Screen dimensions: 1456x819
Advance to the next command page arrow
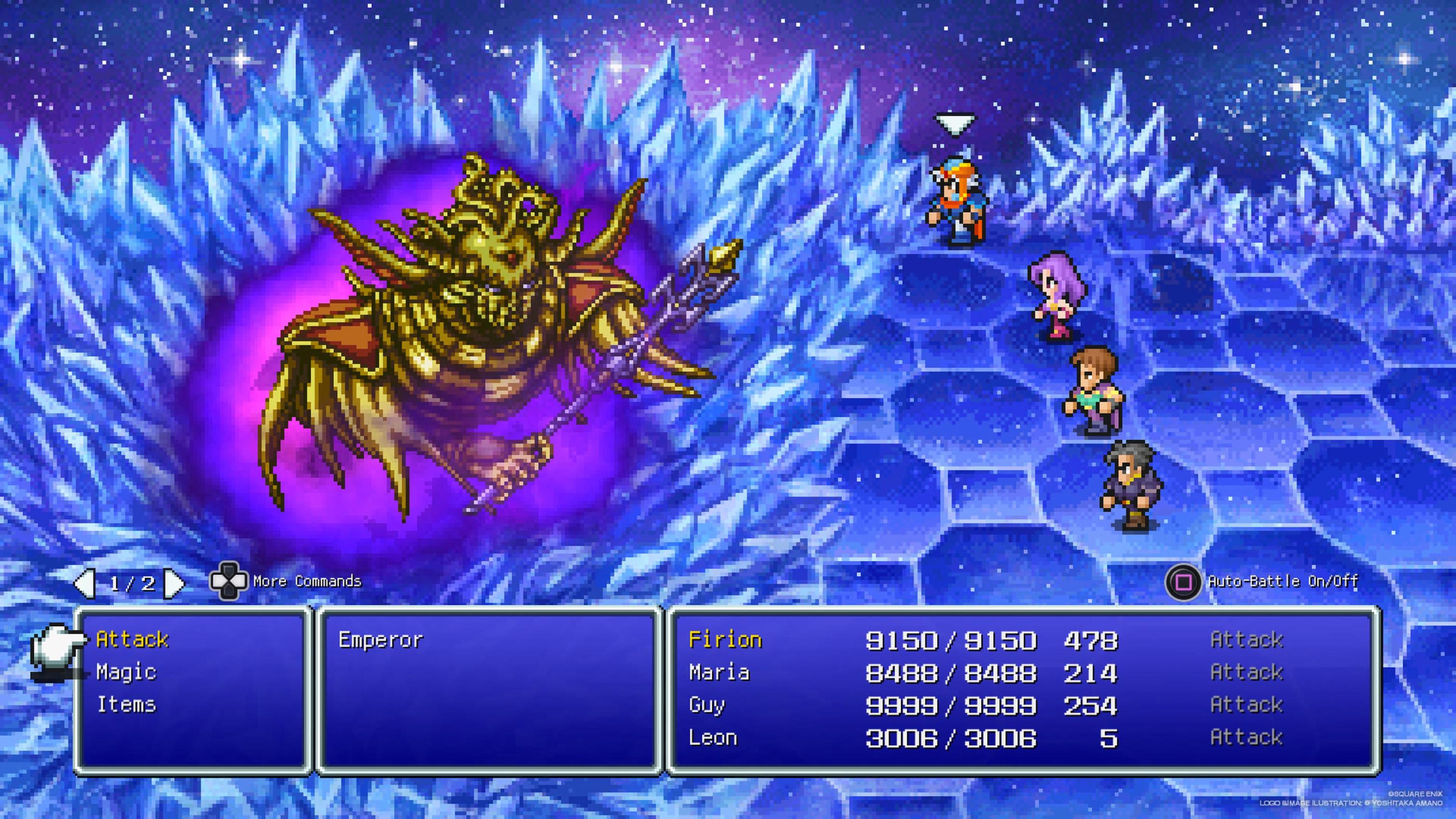(x=173, y=583)
